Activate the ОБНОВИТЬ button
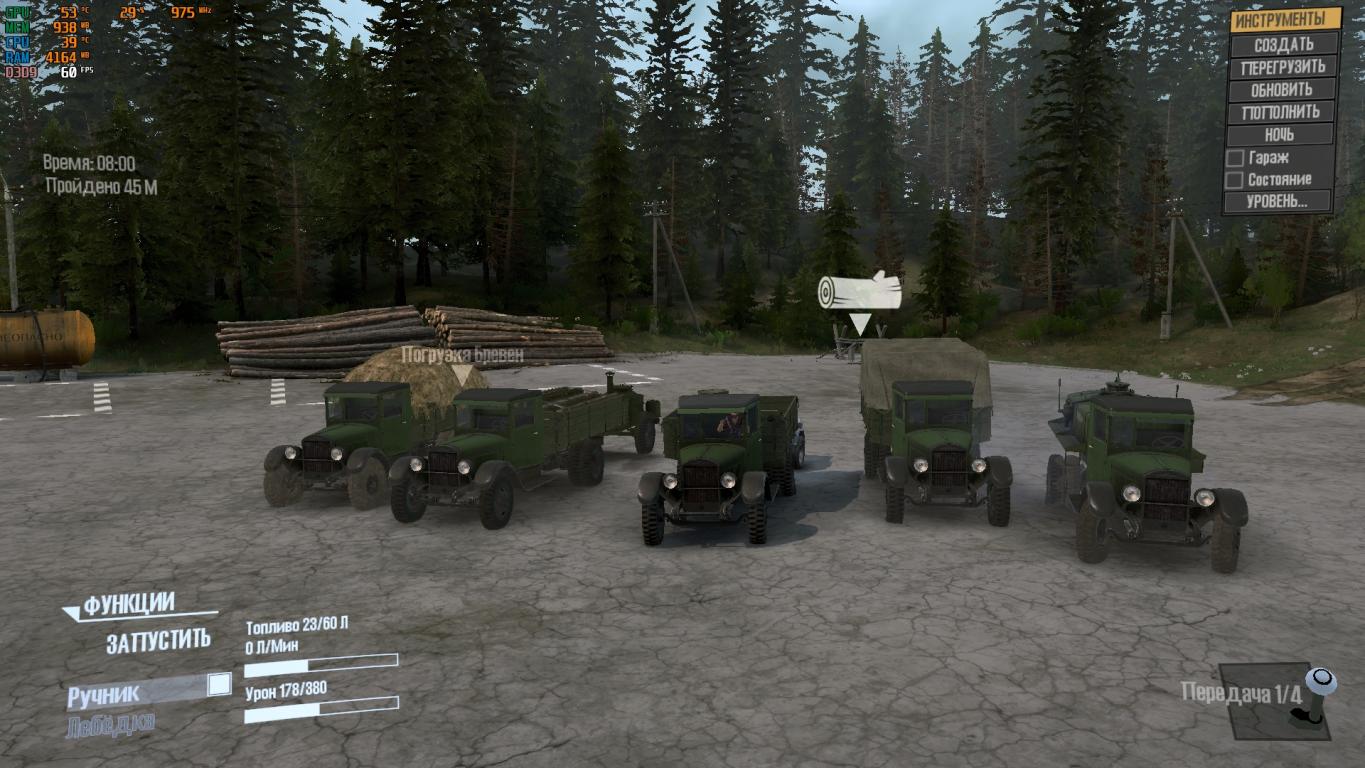1365x768 pixels. (x=1283, y=90)
